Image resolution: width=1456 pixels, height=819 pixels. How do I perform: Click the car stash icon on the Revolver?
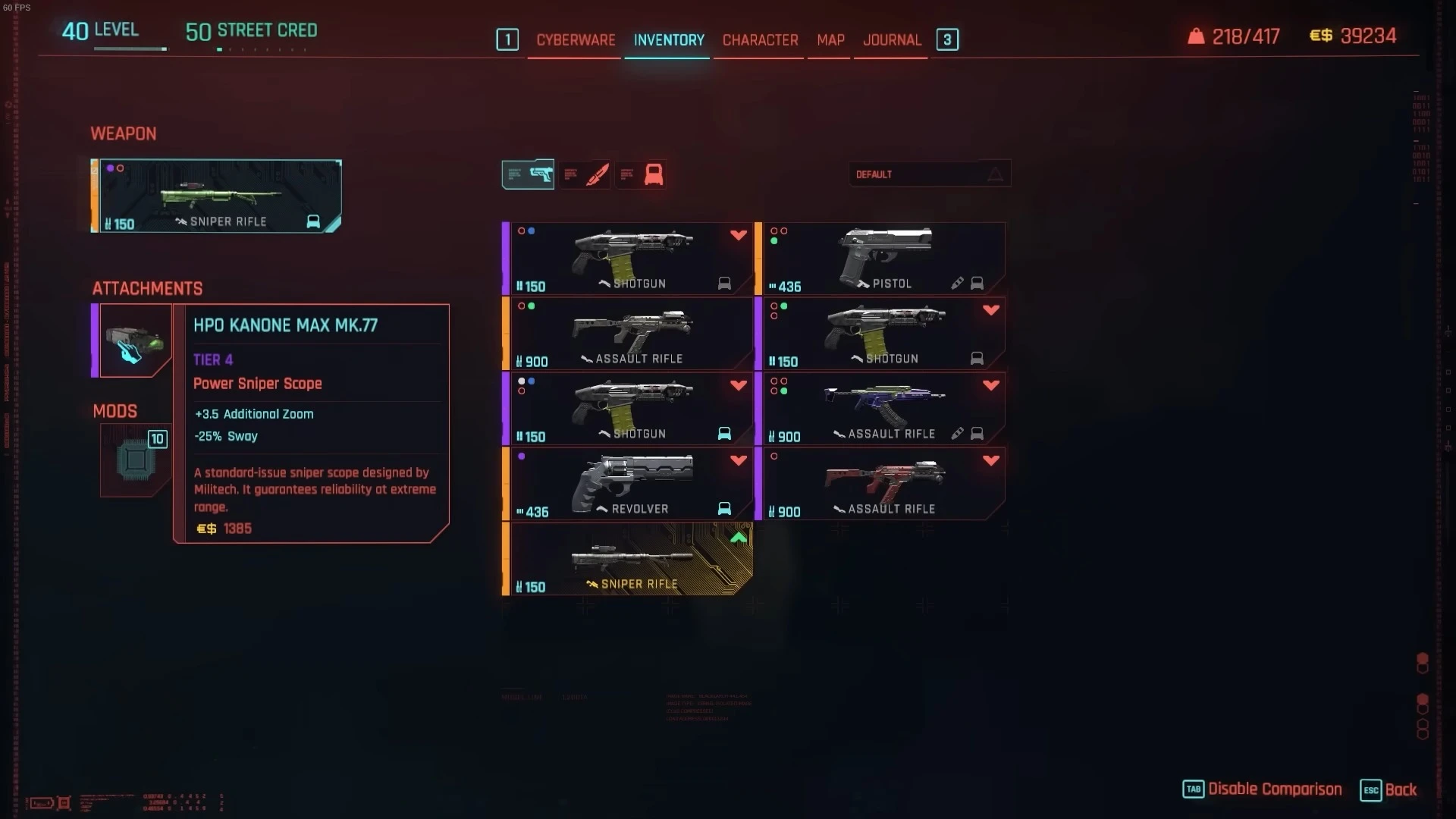point(724,509)
